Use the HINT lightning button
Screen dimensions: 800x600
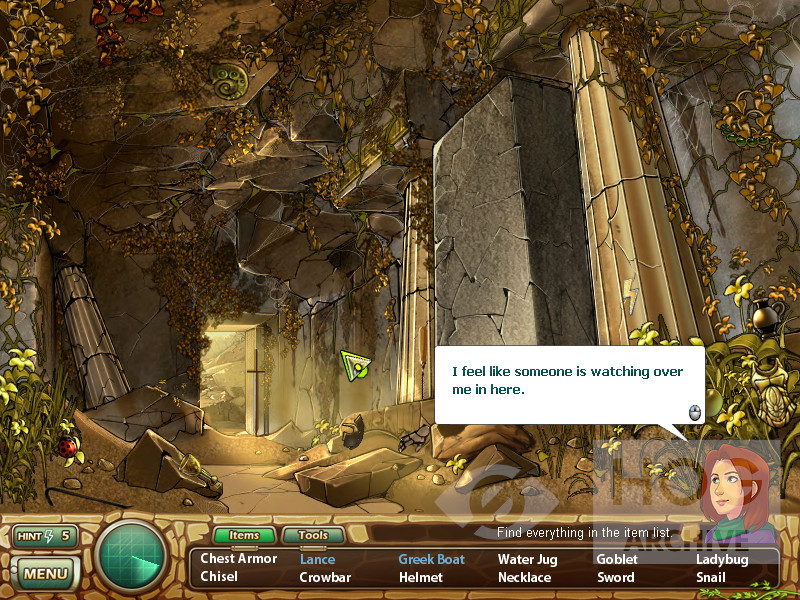tap(45, 536)
